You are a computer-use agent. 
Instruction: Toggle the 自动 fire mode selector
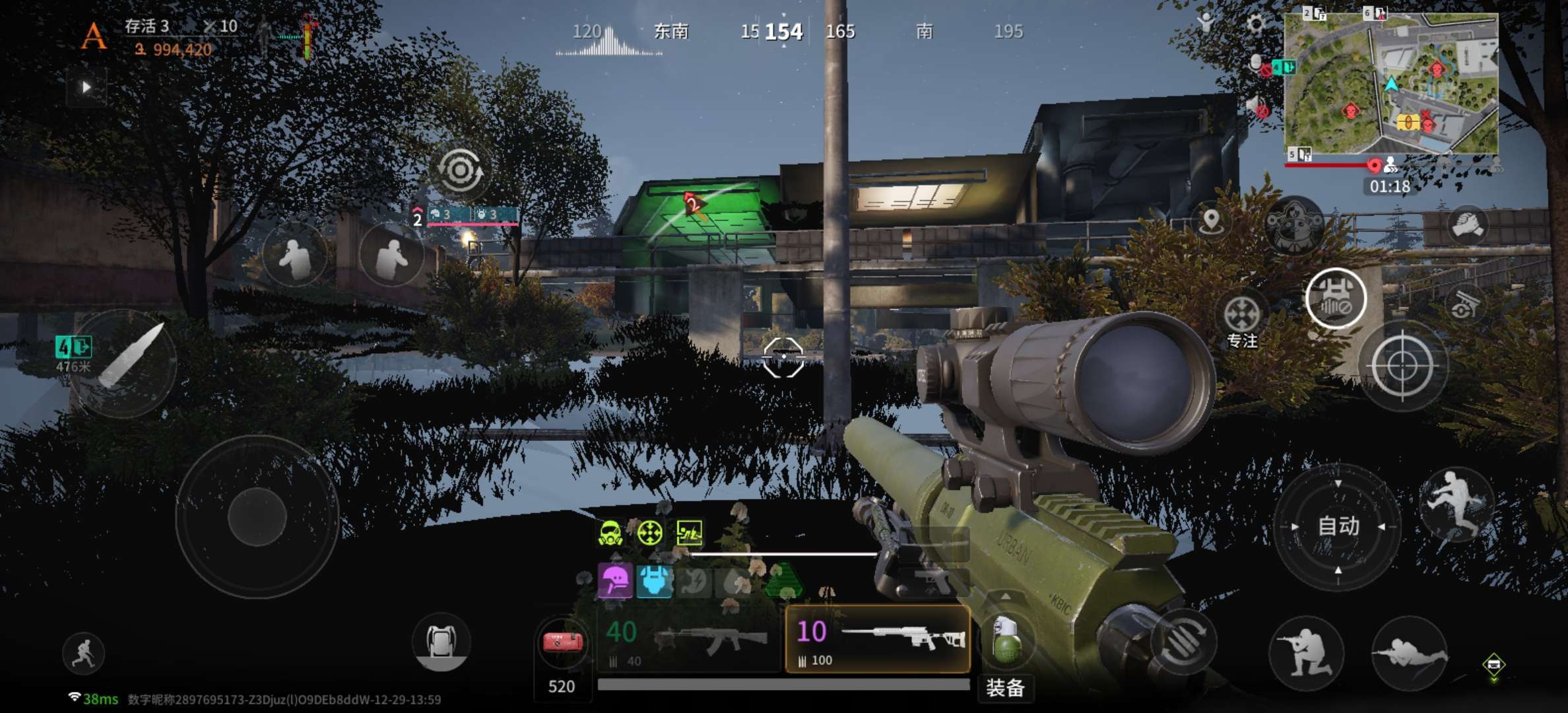(x=1338, y=526)
